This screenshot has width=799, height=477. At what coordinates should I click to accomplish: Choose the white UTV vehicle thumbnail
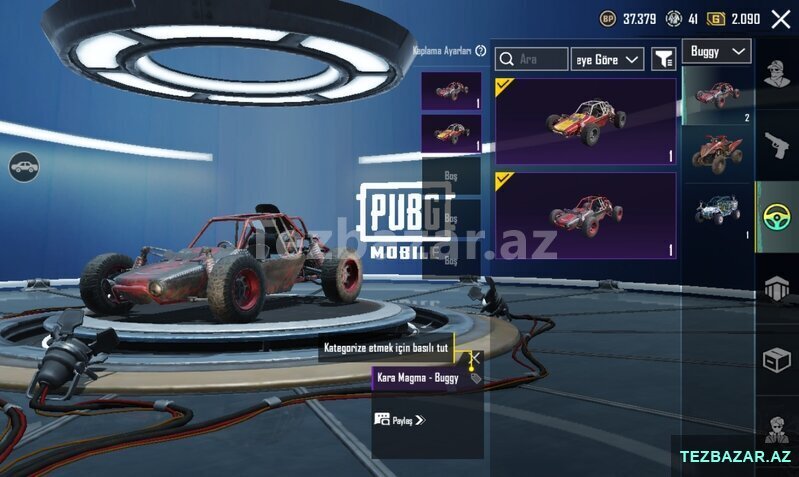pyautogui.click(x=717, y=210)
